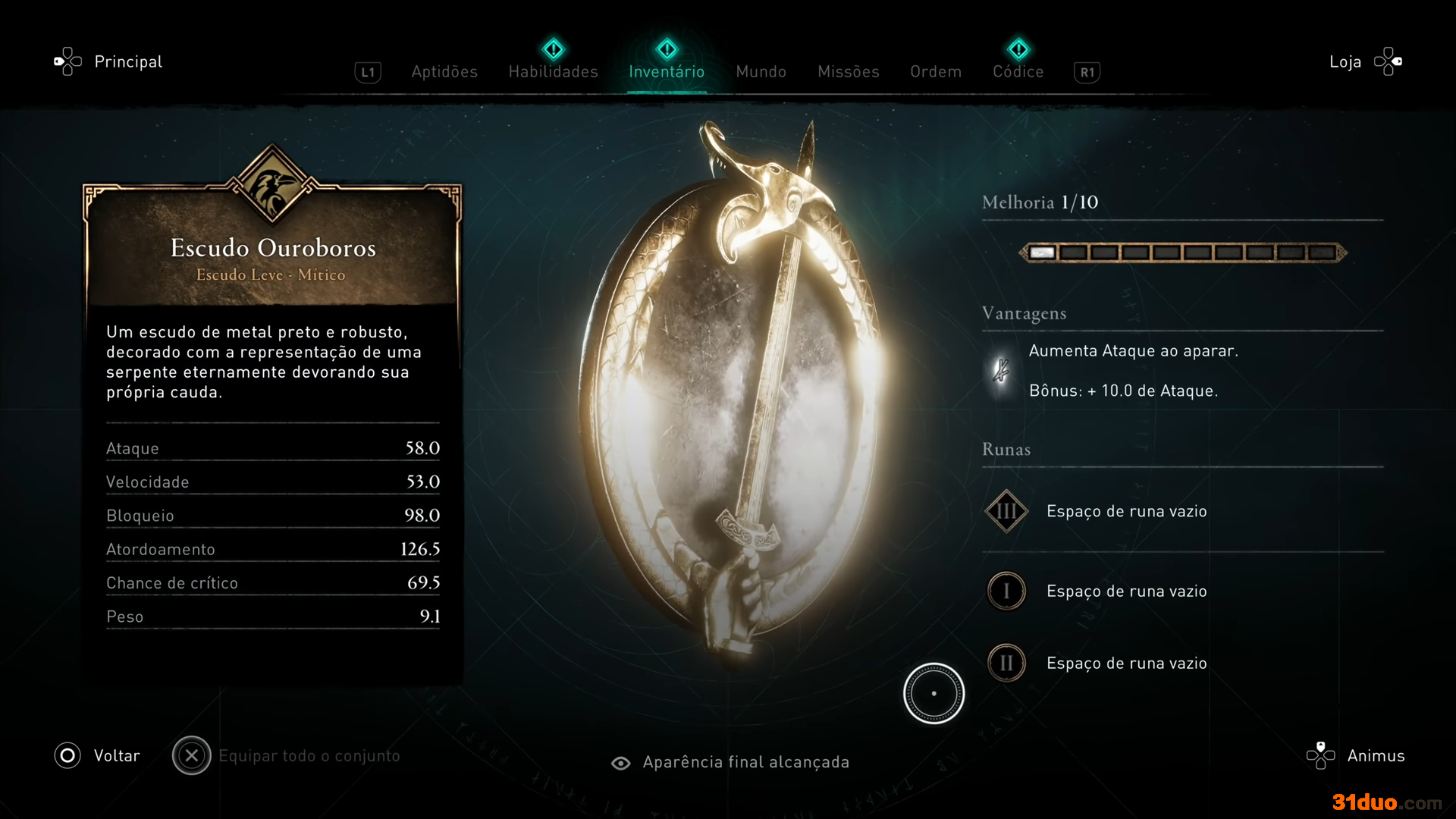Open the Ordem tab

(936, 71)
